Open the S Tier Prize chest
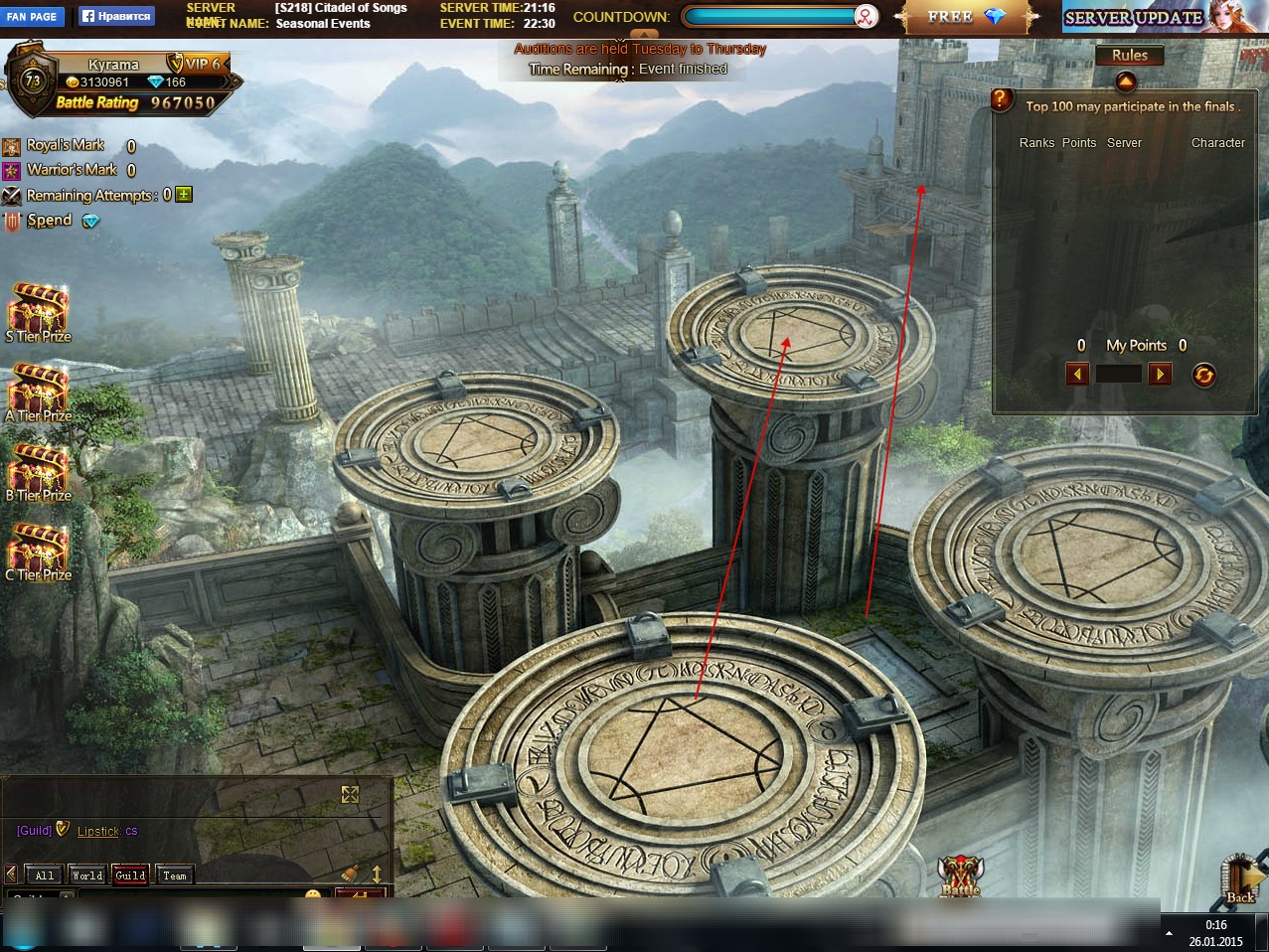 38,309
